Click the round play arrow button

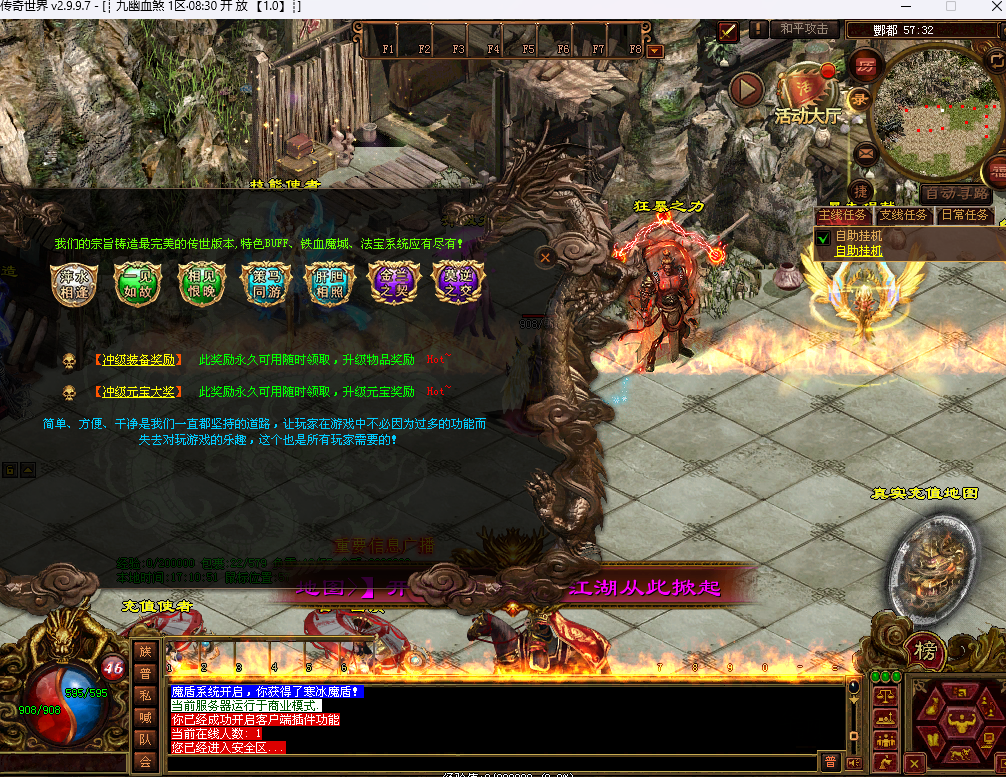[x=746, y=89]
